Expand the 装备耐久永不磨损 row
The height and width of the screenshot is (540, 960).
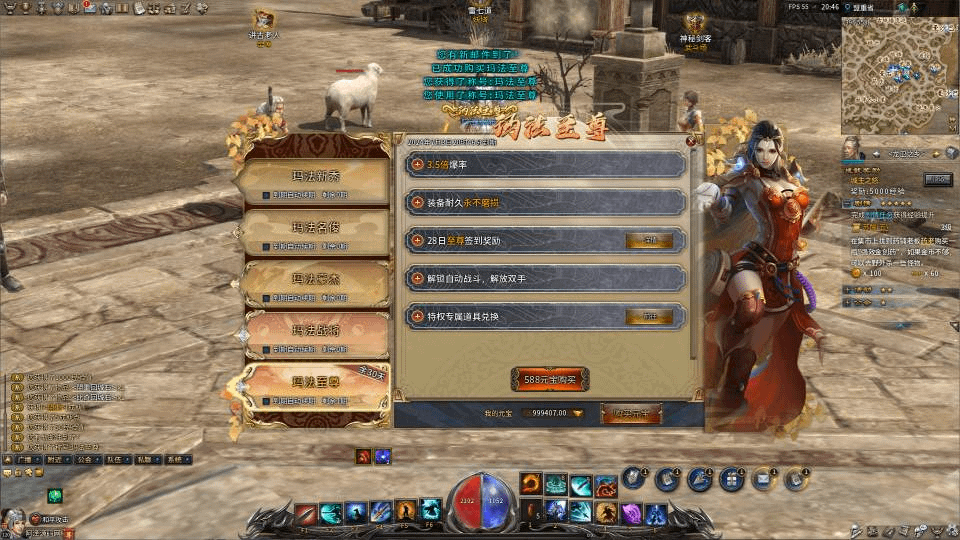(418, 202)
